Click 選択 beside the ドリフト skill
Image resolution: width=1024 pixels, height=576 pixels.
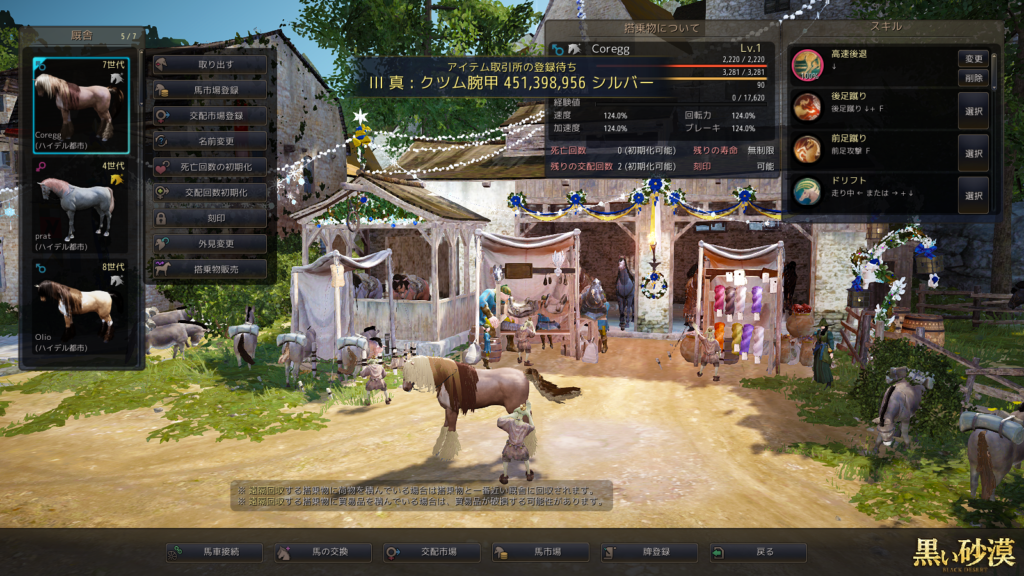click(973, 196)
